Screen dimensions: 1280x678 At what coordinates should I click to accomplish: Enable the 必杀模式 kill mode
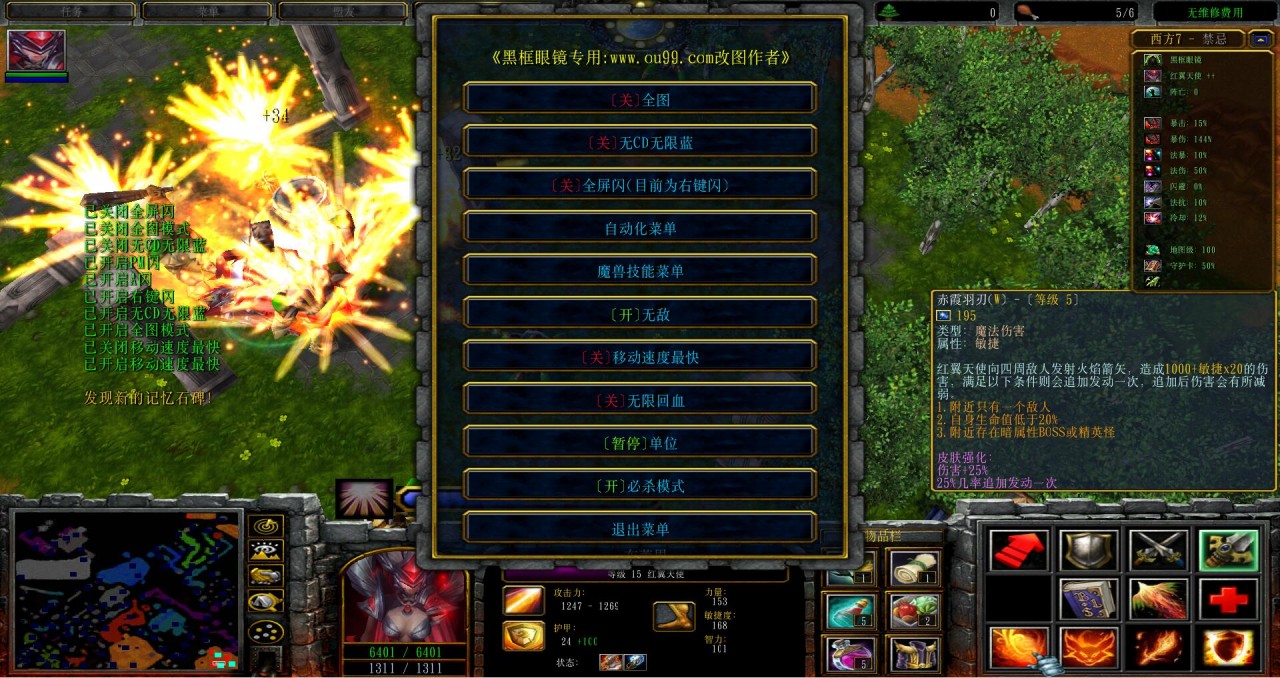tap(640, 486)
